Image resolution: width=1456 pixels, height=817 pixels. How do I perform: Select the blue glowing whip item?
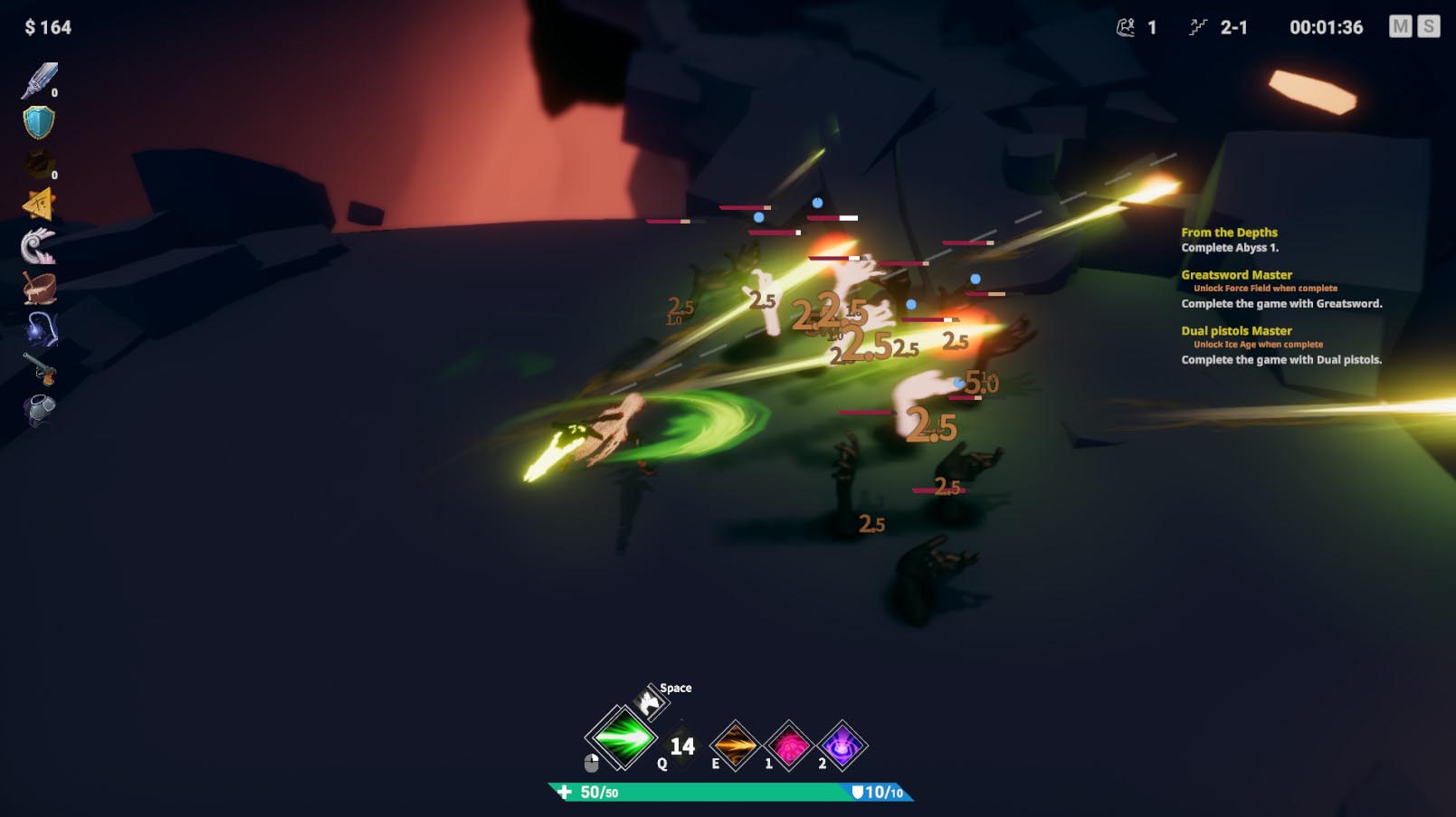[x=39, y=328]
